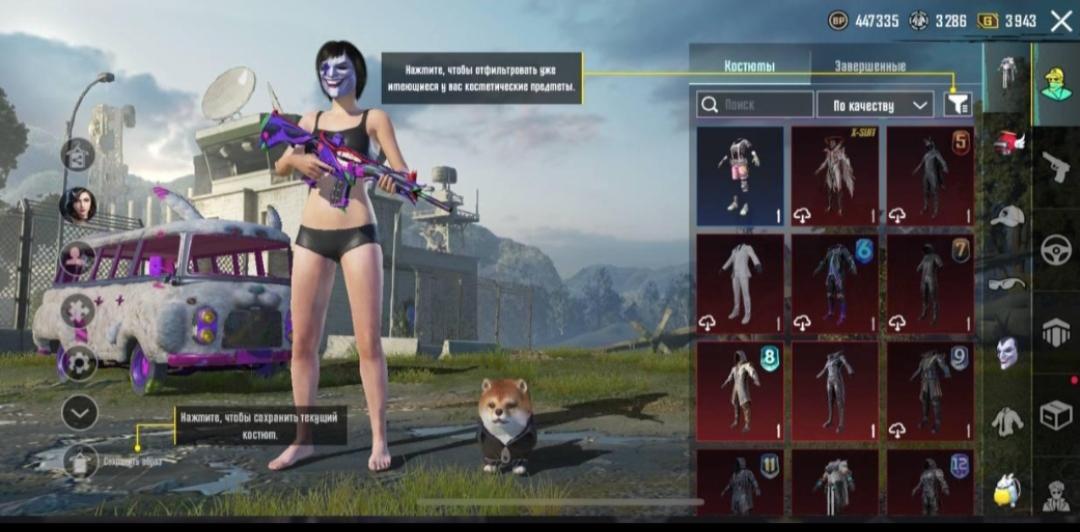Close the wardrobe screen with the X
This screenshot has width=1080, height=532.
pos(1061,20)
